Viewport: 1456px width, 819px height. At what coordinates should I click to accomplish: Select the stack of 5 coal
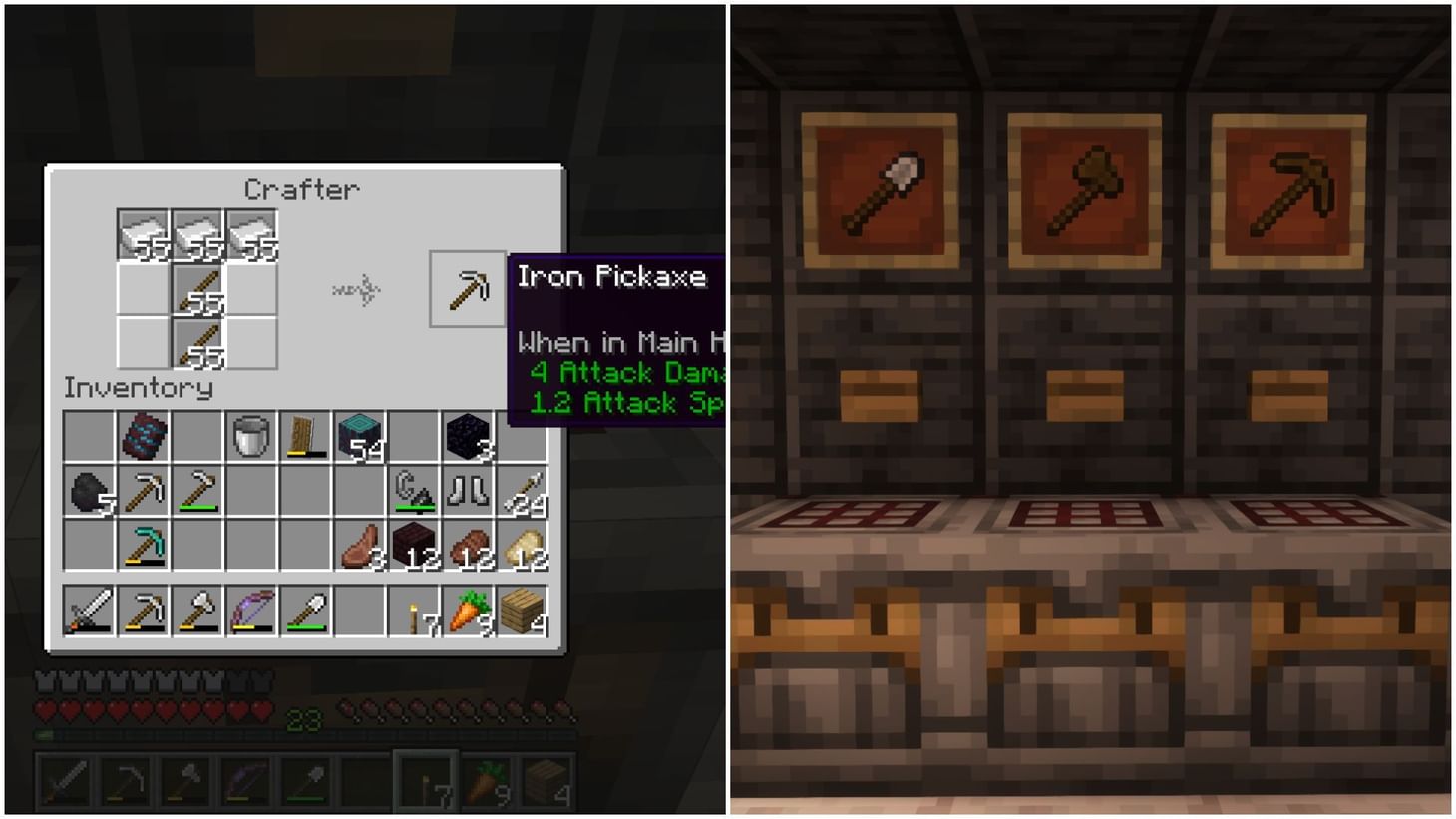click(x=90, y=489)
